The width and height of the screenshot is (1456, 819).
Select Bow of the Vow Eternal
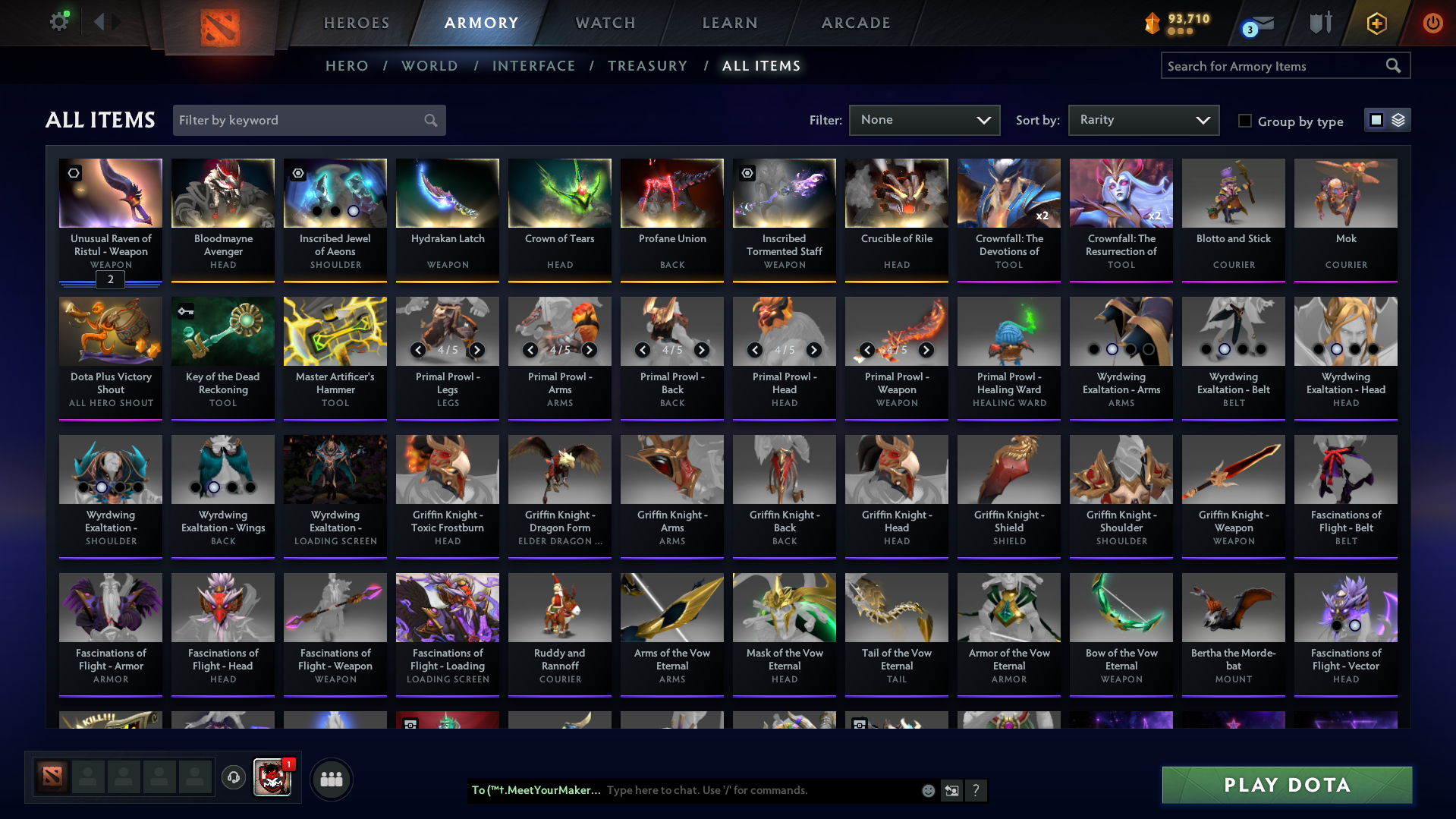[x=1121, y=631]
